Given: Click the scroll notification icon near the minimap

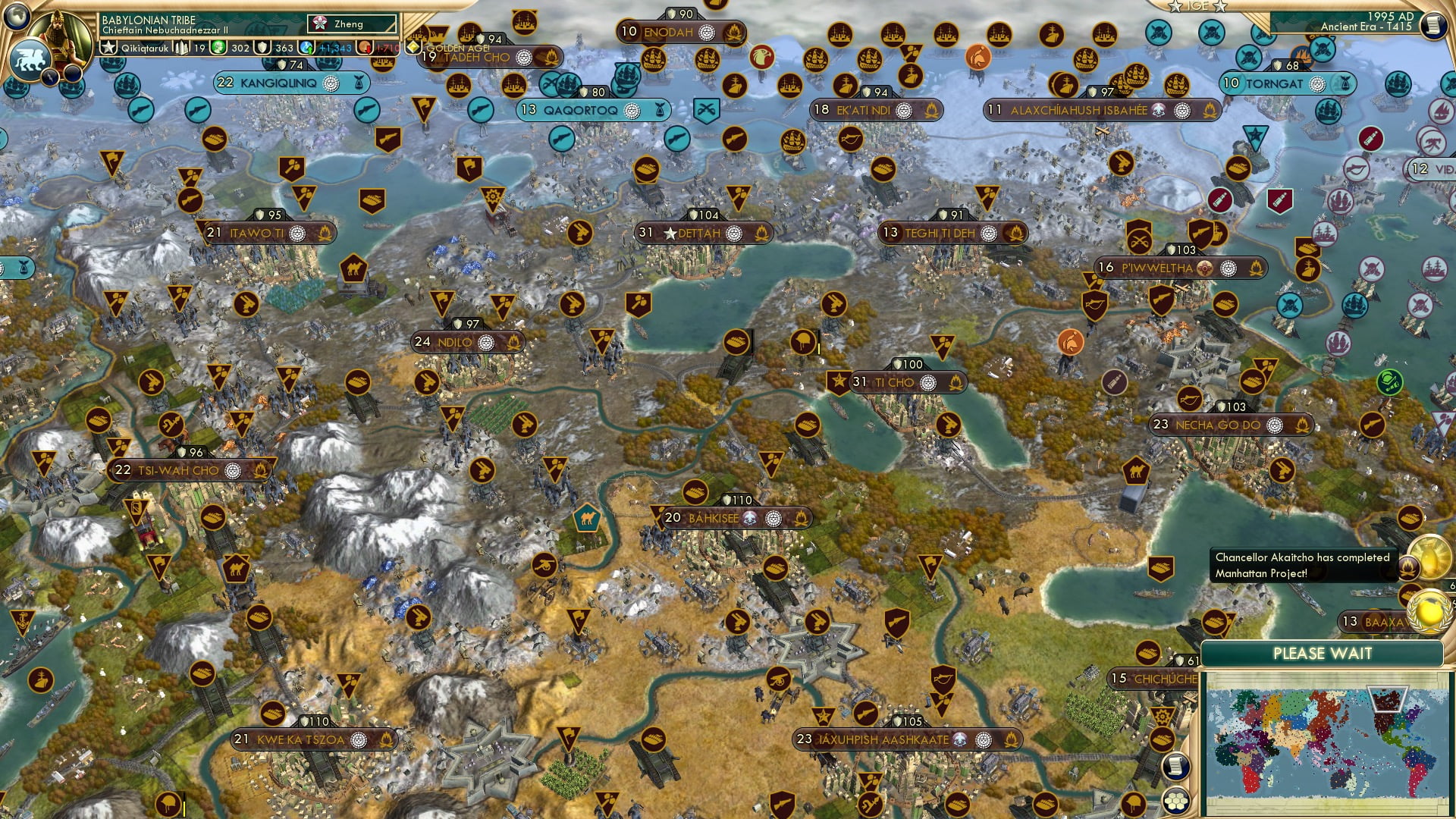Looking at the screenshot, I should coord(1175,767).
